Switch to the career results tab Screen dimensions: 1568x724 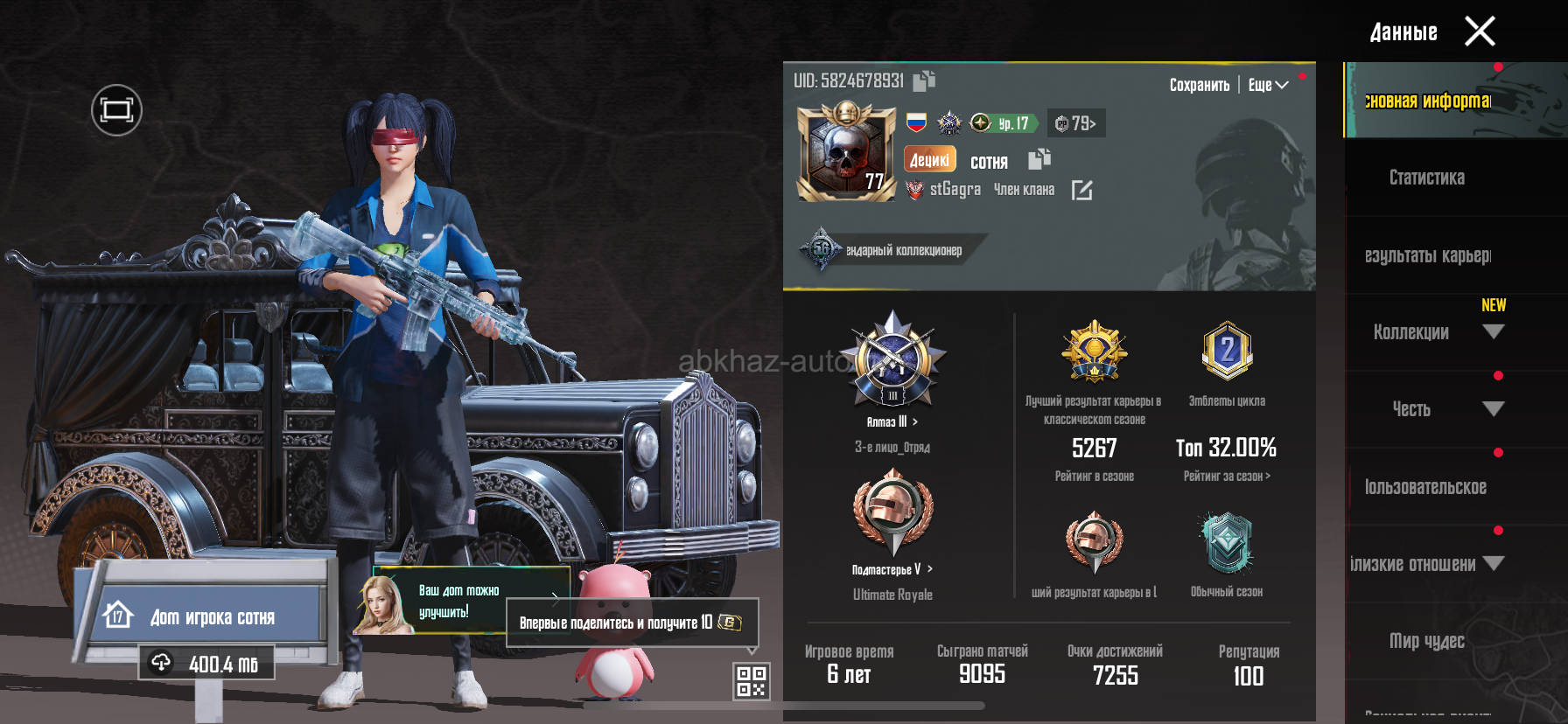tap(1427, 255)
